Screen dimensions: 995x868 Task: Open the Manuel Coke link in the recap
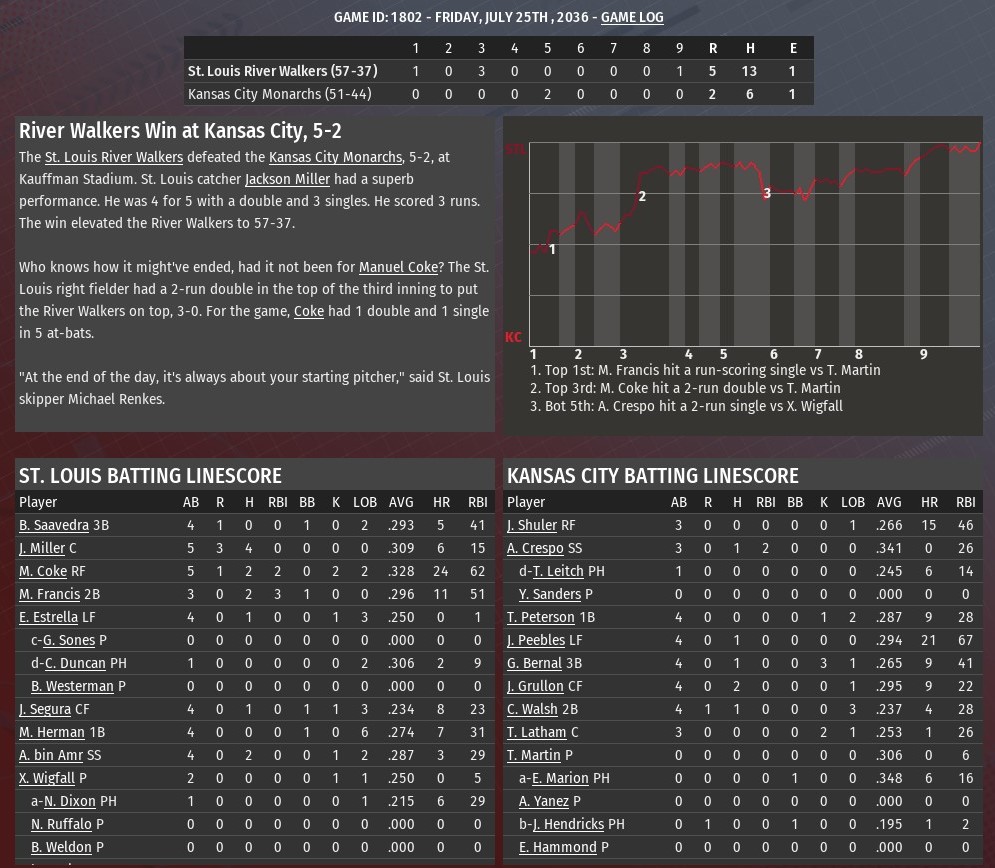(x=398, y=267)
